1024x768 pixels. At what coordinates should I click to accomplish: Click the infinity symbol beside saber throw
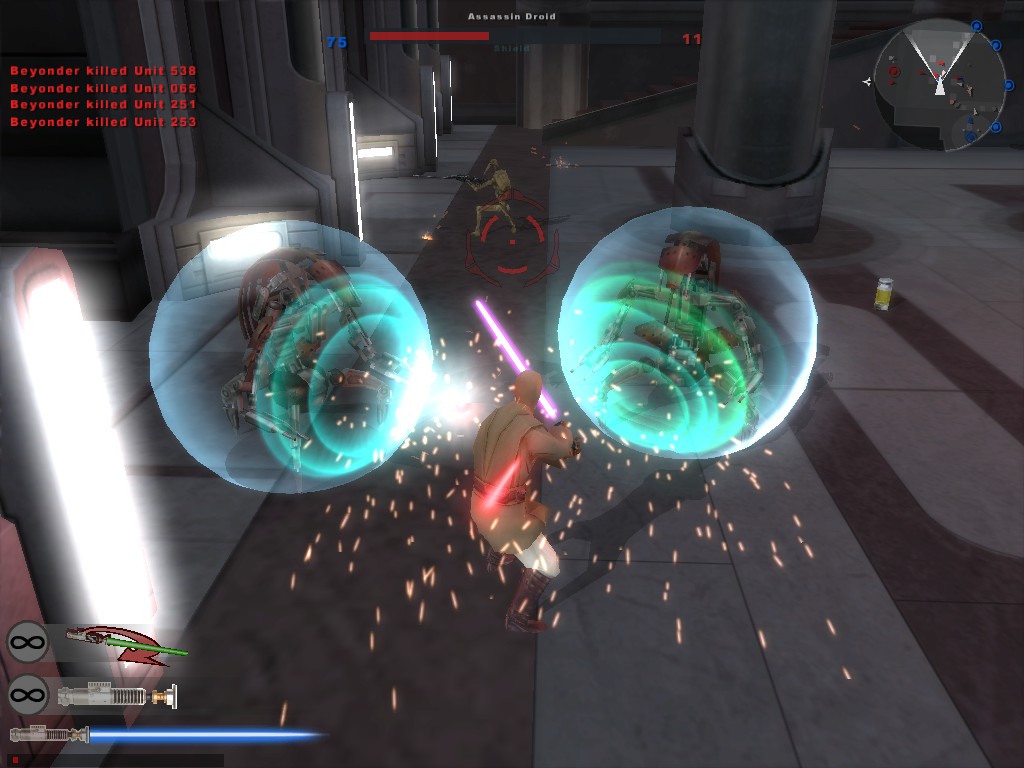28,642
